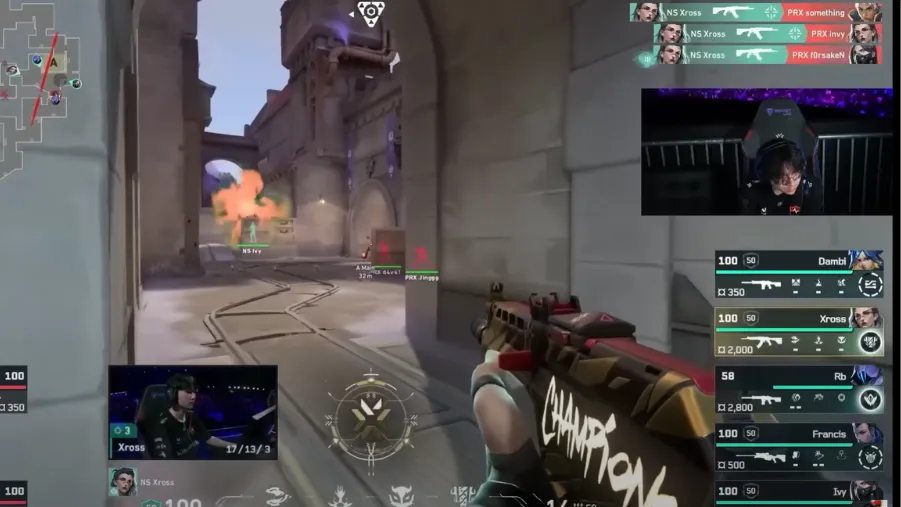Select Dambi's player panel
This screenshot has height=507, width=901.
click(x=798, y=274)
